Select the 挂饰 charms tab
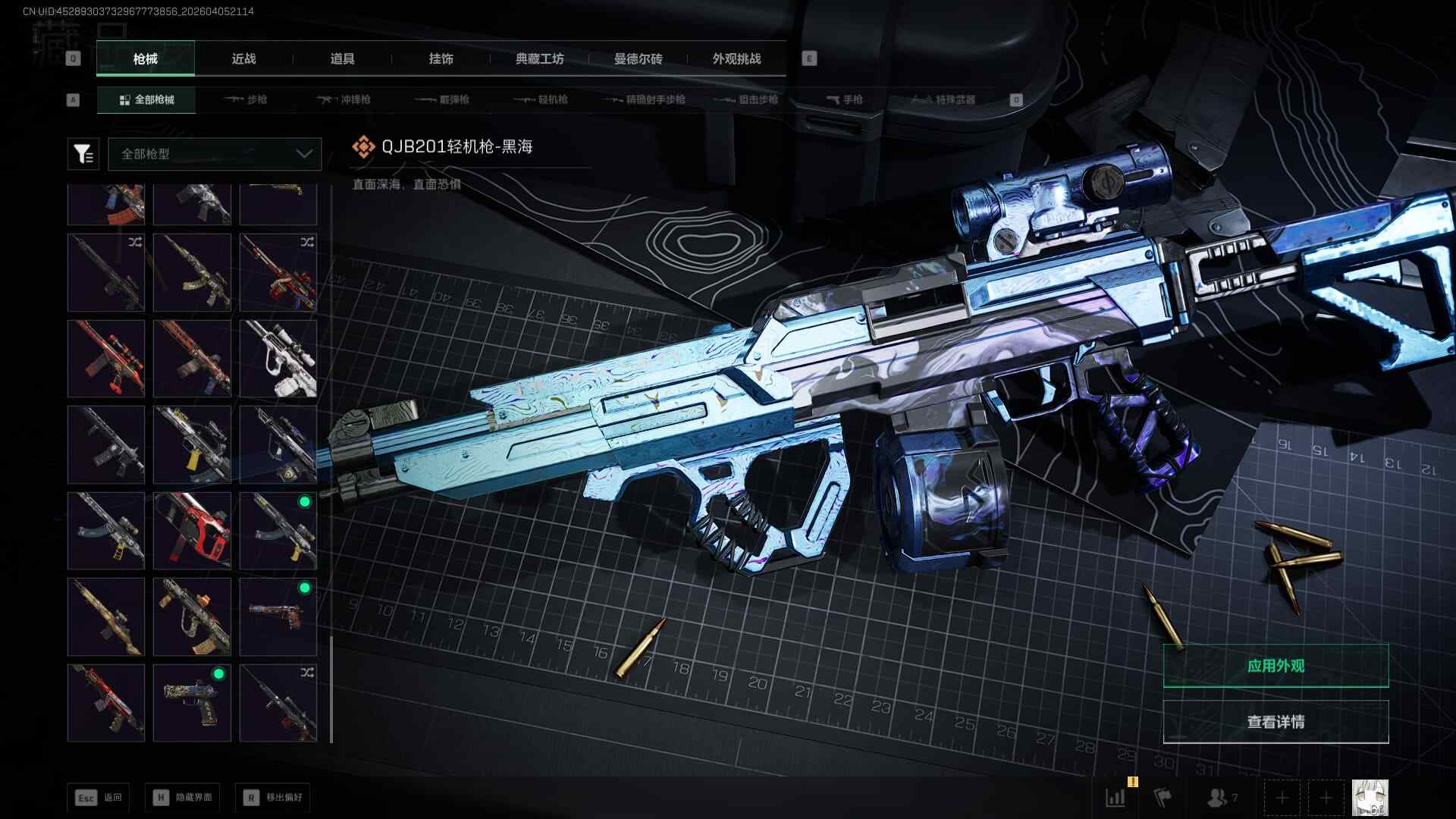The image size is (1456, 819). [x=441, y=58]
